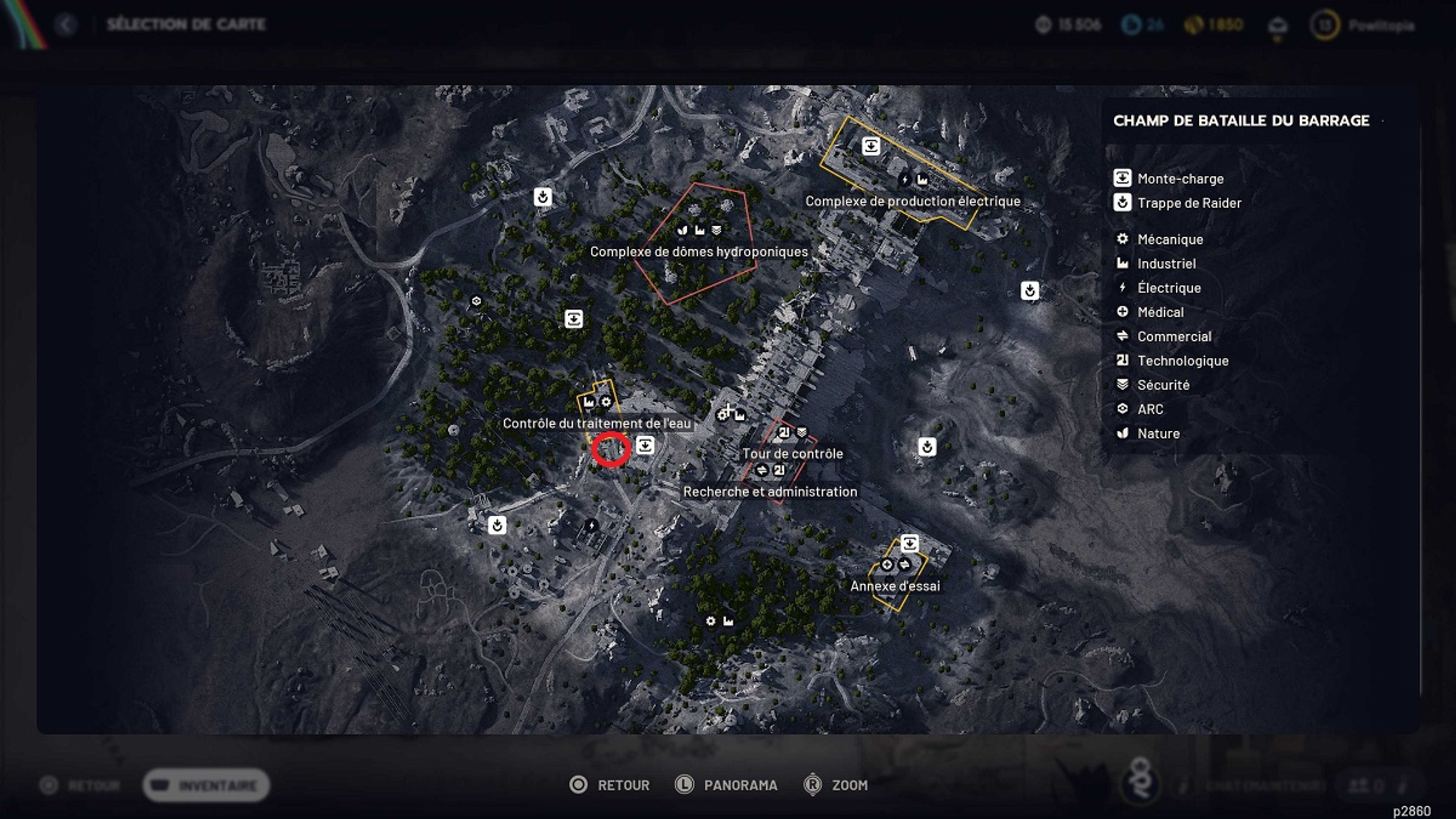This screenshot has width=1456, height=819.
Task: Click the Raider hatch icon near Annexe d'essai
Action: point(928,448)
